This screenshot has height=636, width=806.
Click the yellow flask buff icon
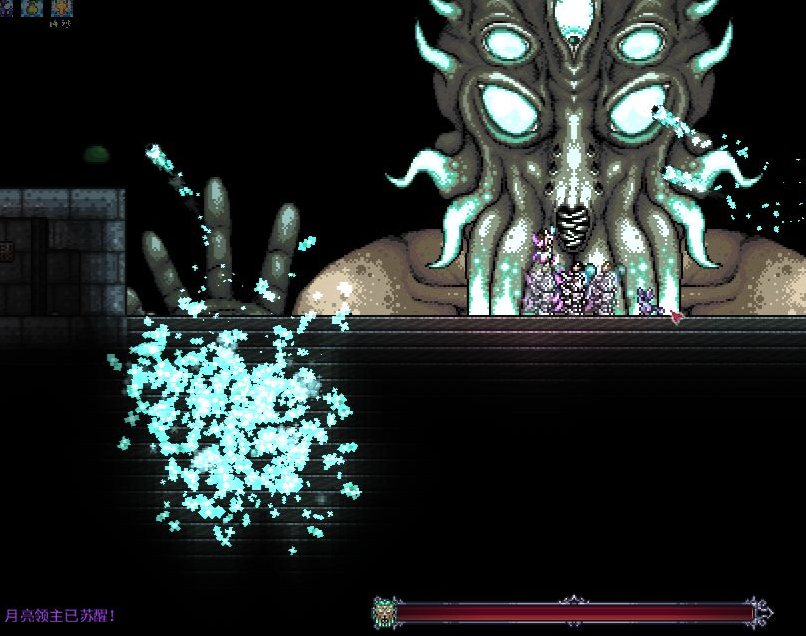[x=32, y=8]
